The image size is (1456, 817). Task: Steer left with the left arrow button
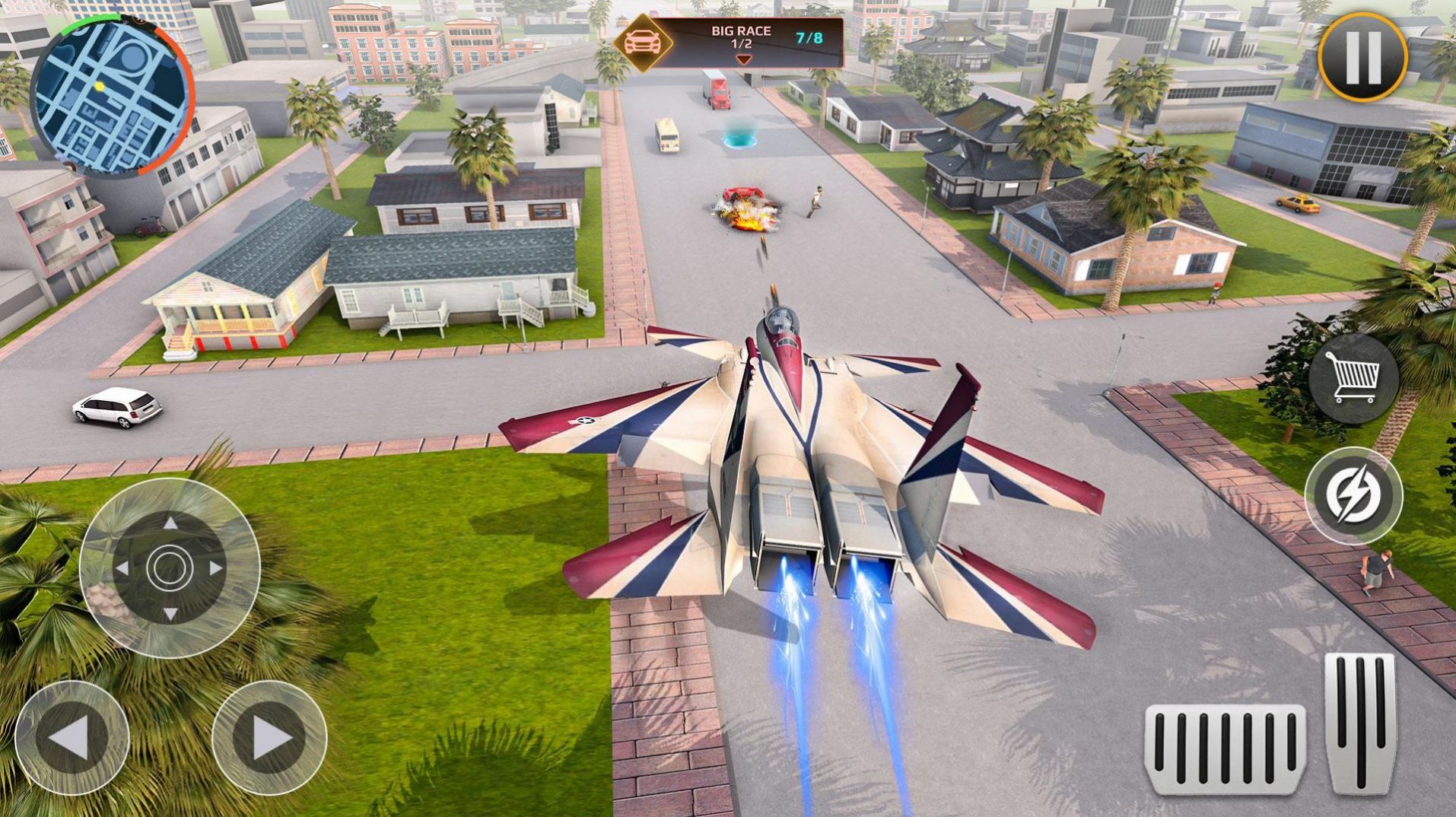click(72, 737)
